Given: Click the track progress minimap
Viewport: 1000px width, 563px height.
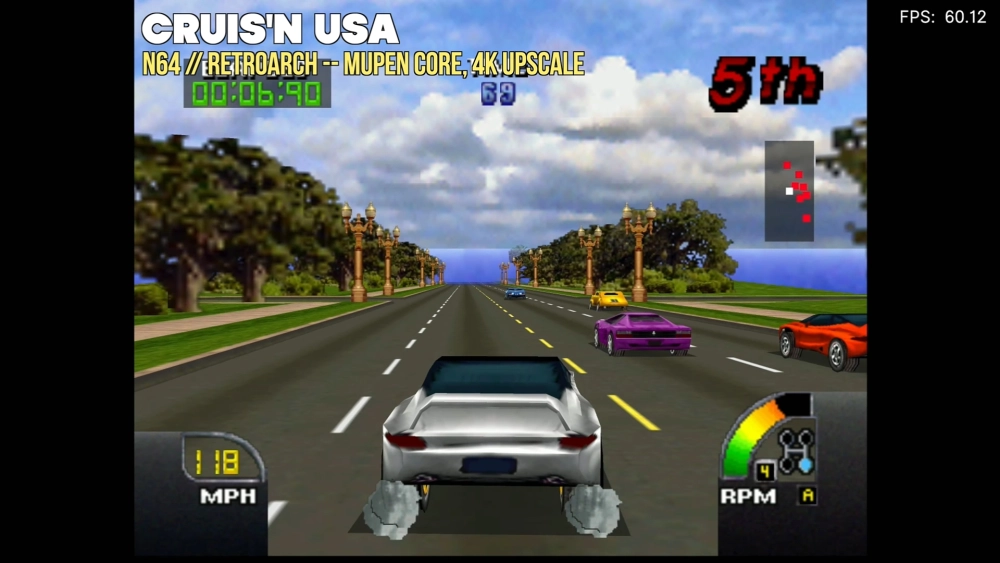Looking at the screenshot, I should pos(789,191).
